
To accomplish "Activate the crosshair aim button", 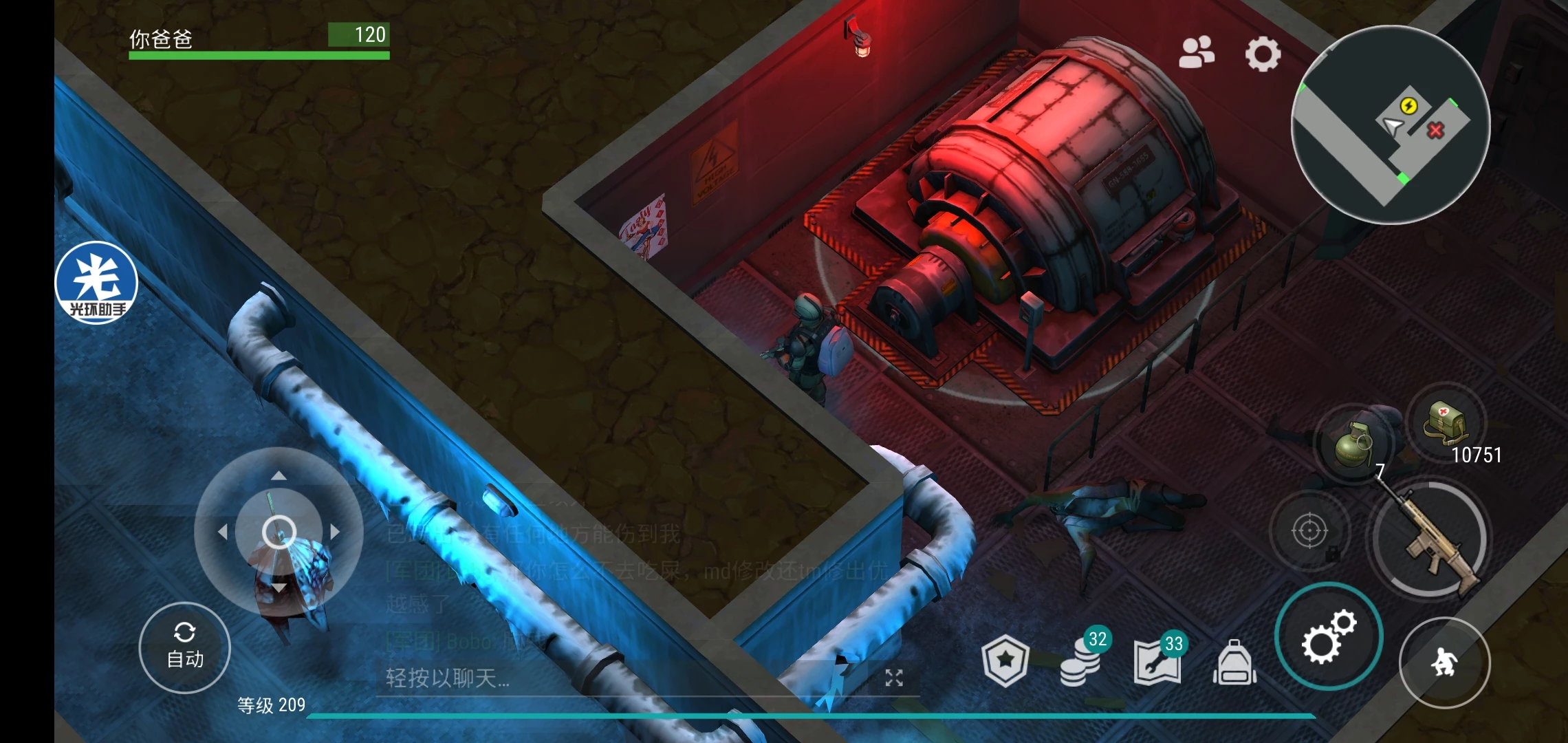I will [1309, 531].
